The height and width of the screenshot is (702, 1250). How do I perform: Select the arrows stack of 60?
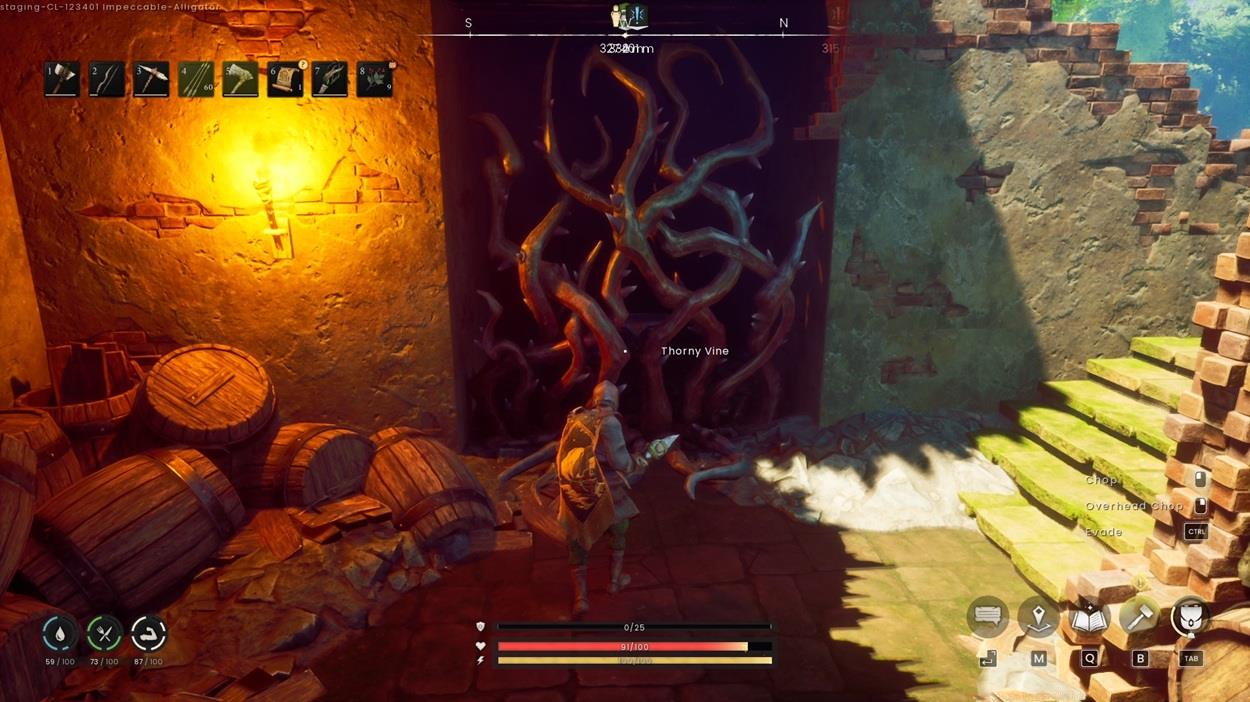pyautogui.click(x=196, y=80)
